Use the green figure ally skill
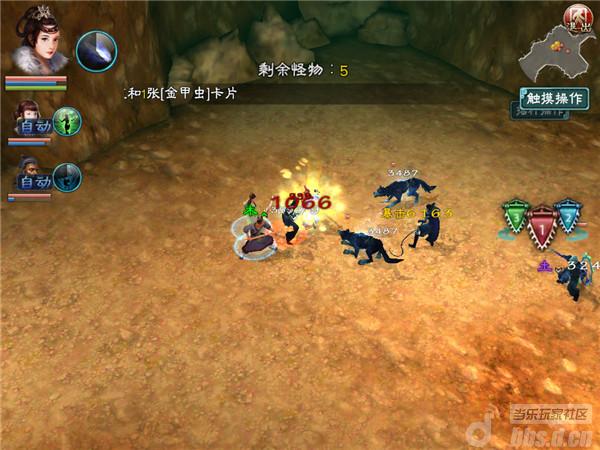The height and width of the screenshot is (450, 600). pyautogui.click(x=67, y=122)
